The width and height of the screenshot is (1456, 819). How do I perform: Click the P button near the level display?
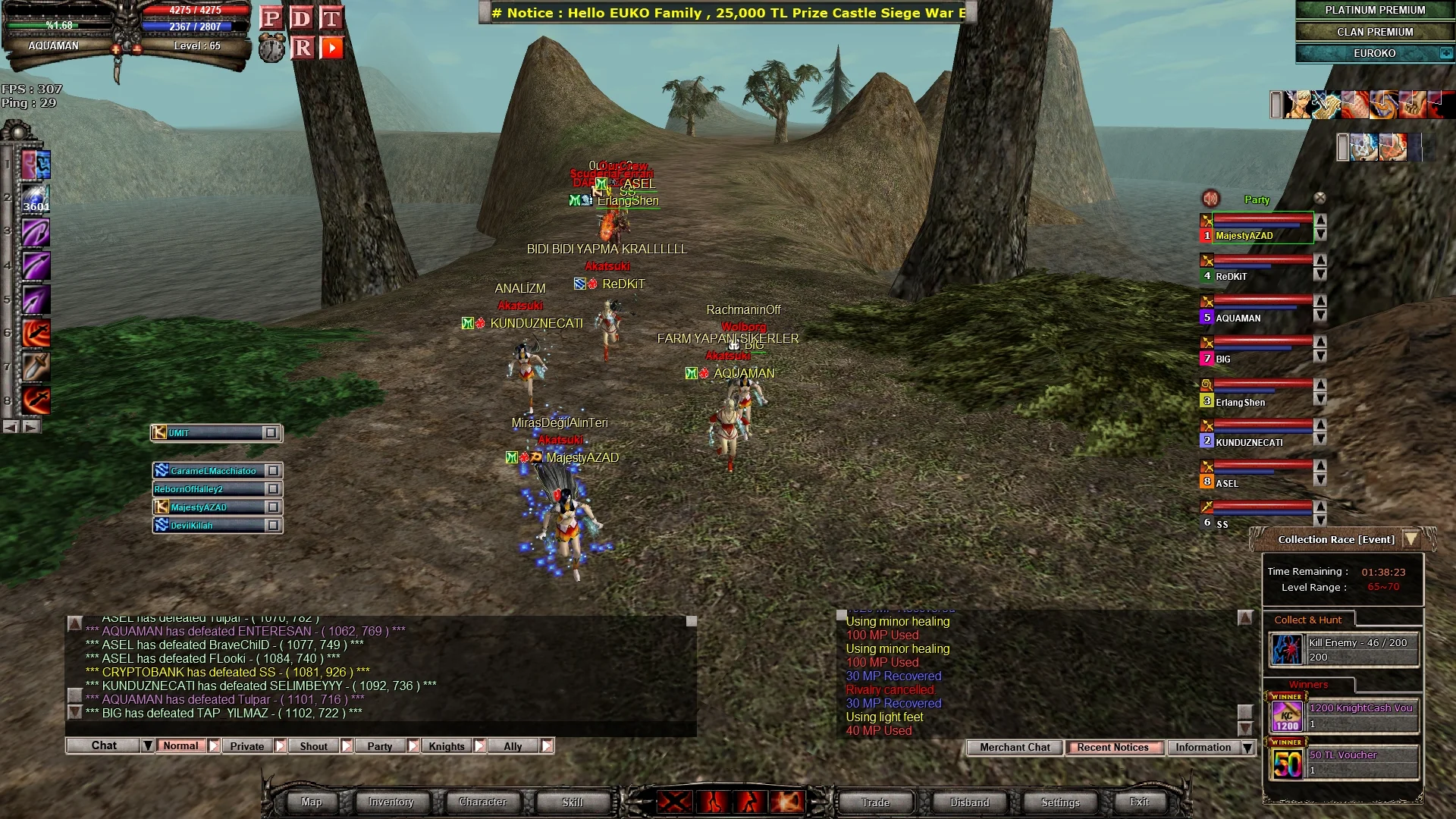271,18
